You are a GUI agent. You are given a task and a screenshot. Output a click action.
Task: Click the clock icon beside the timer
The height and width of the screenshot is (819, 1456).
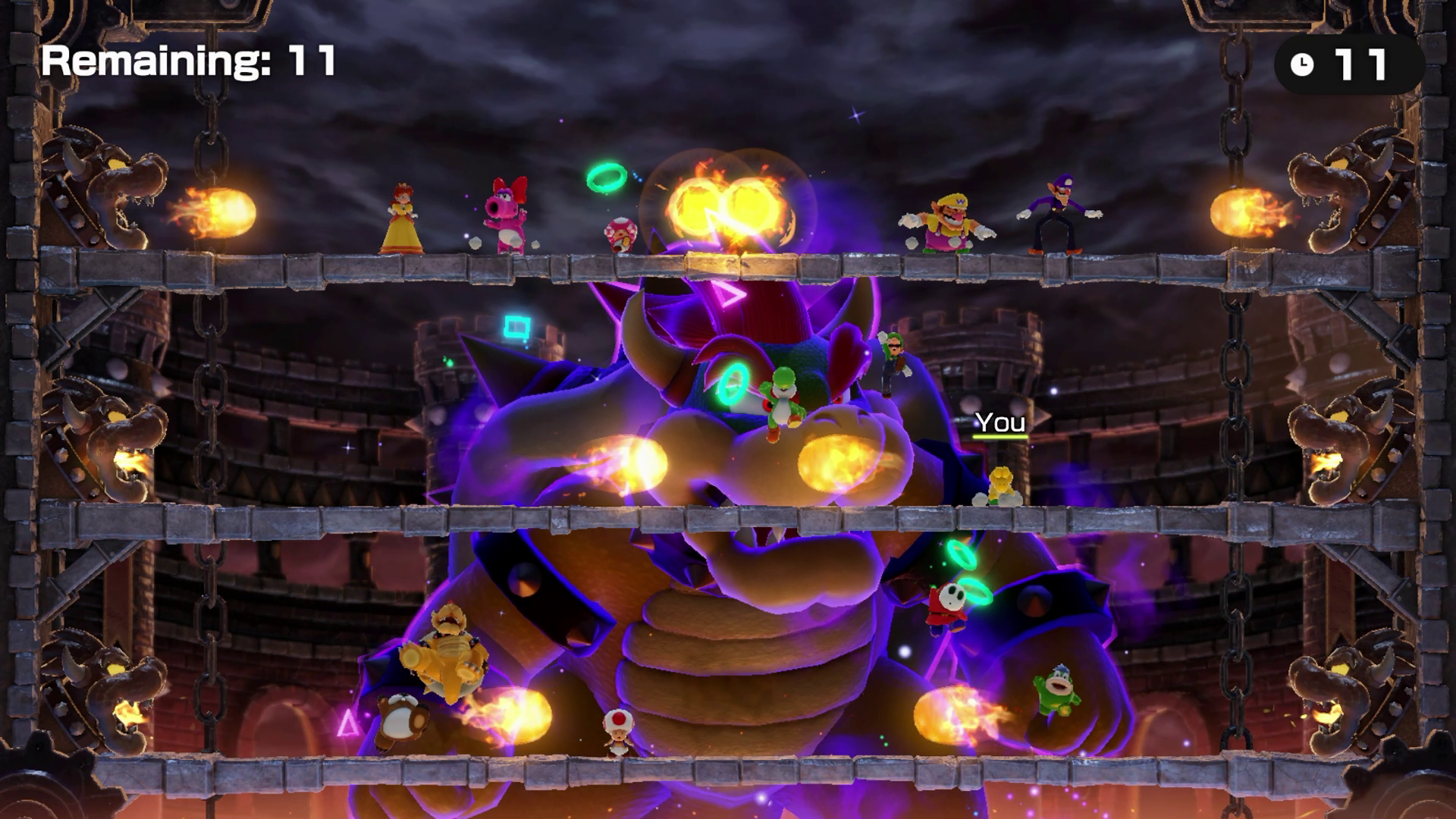tap(1301, 65)
